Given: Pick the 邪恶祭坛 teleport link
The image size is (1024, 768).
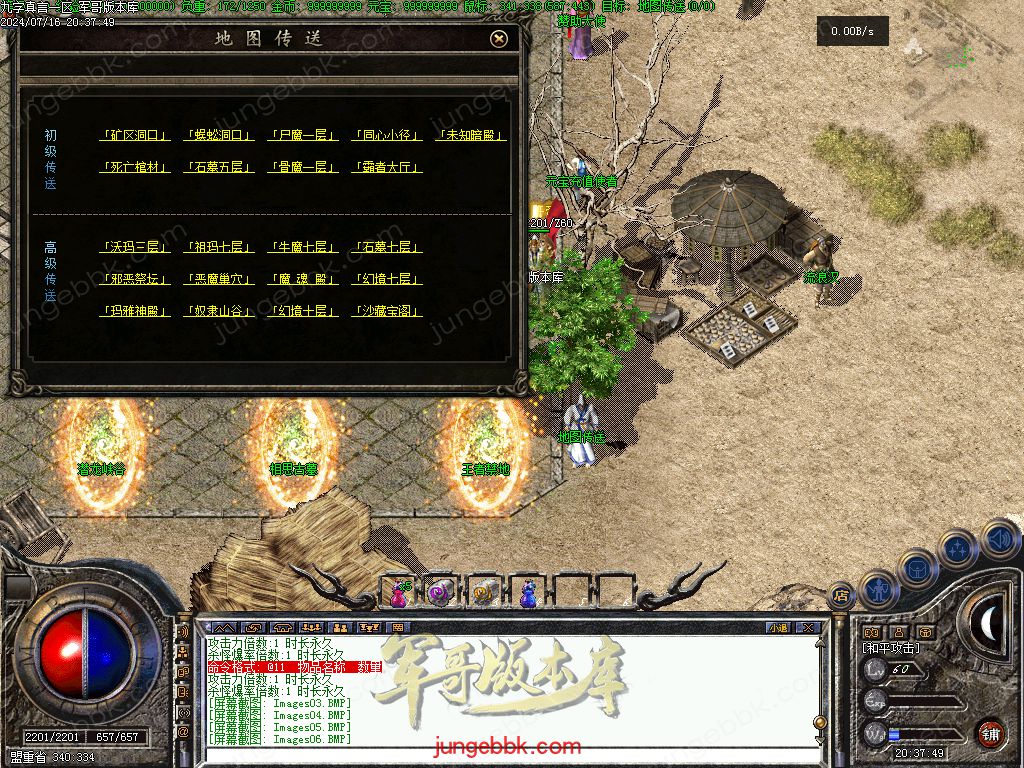Looking at the screenshot, I should pos(136,279).
